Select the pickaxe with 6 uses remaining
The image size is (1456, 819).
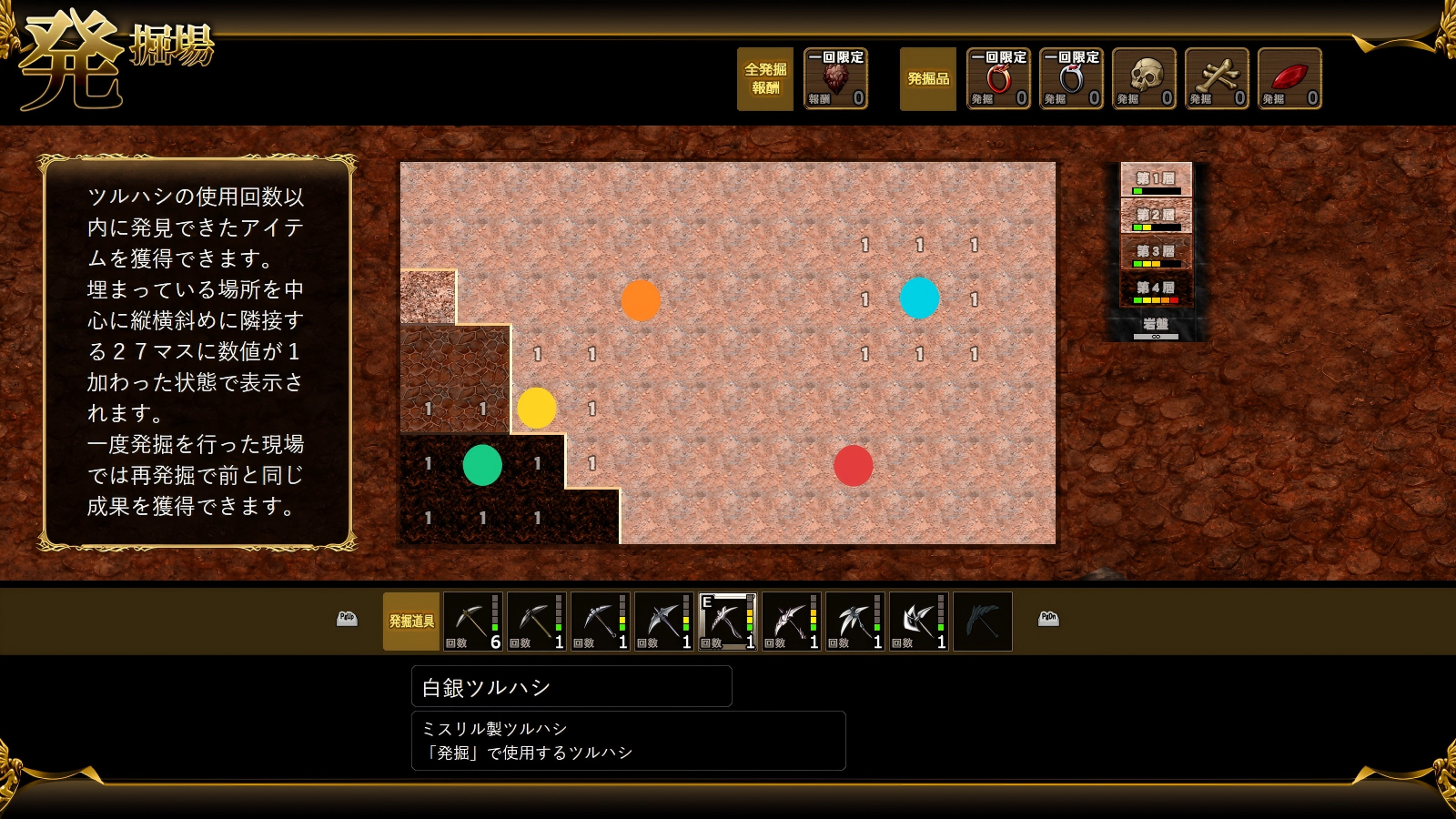[x=472, y=622]
